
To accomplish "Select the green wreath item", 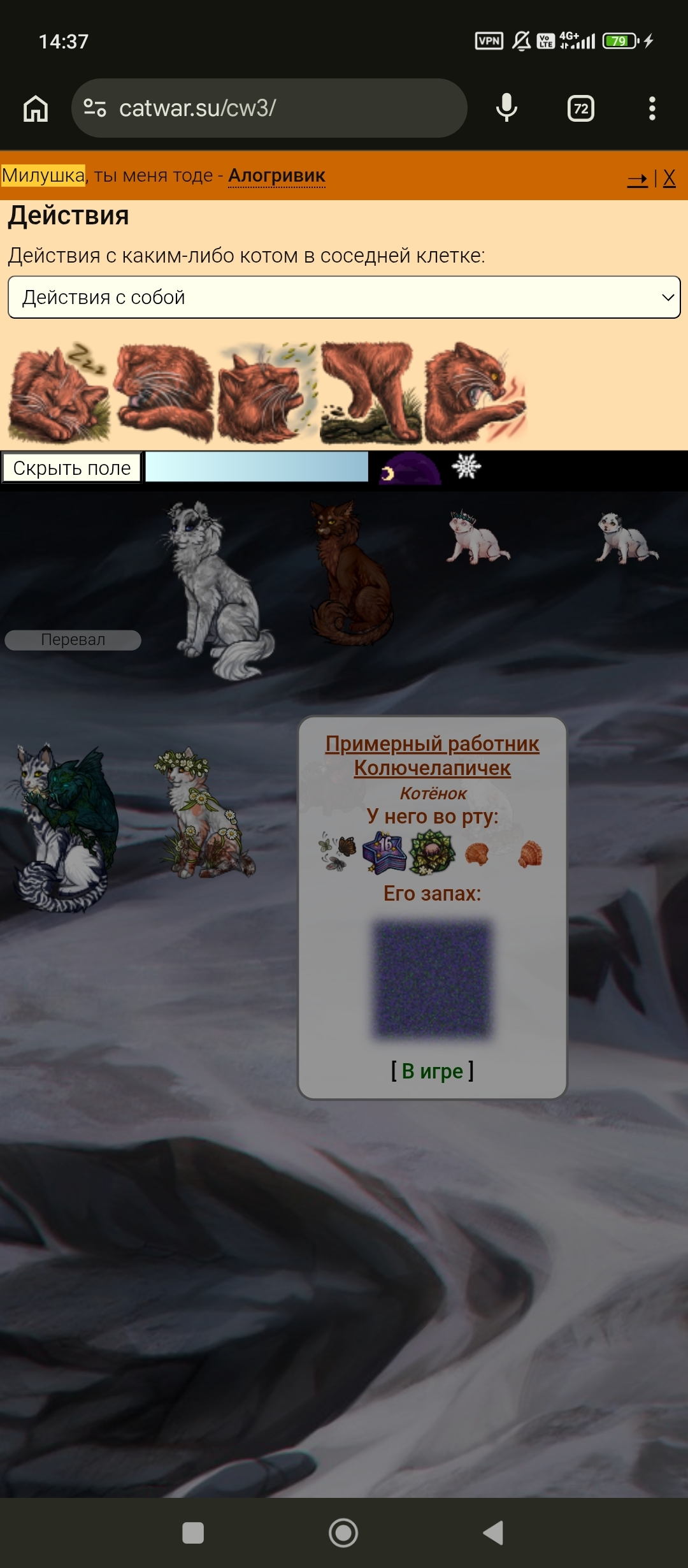I will click(x=432, y=853).
